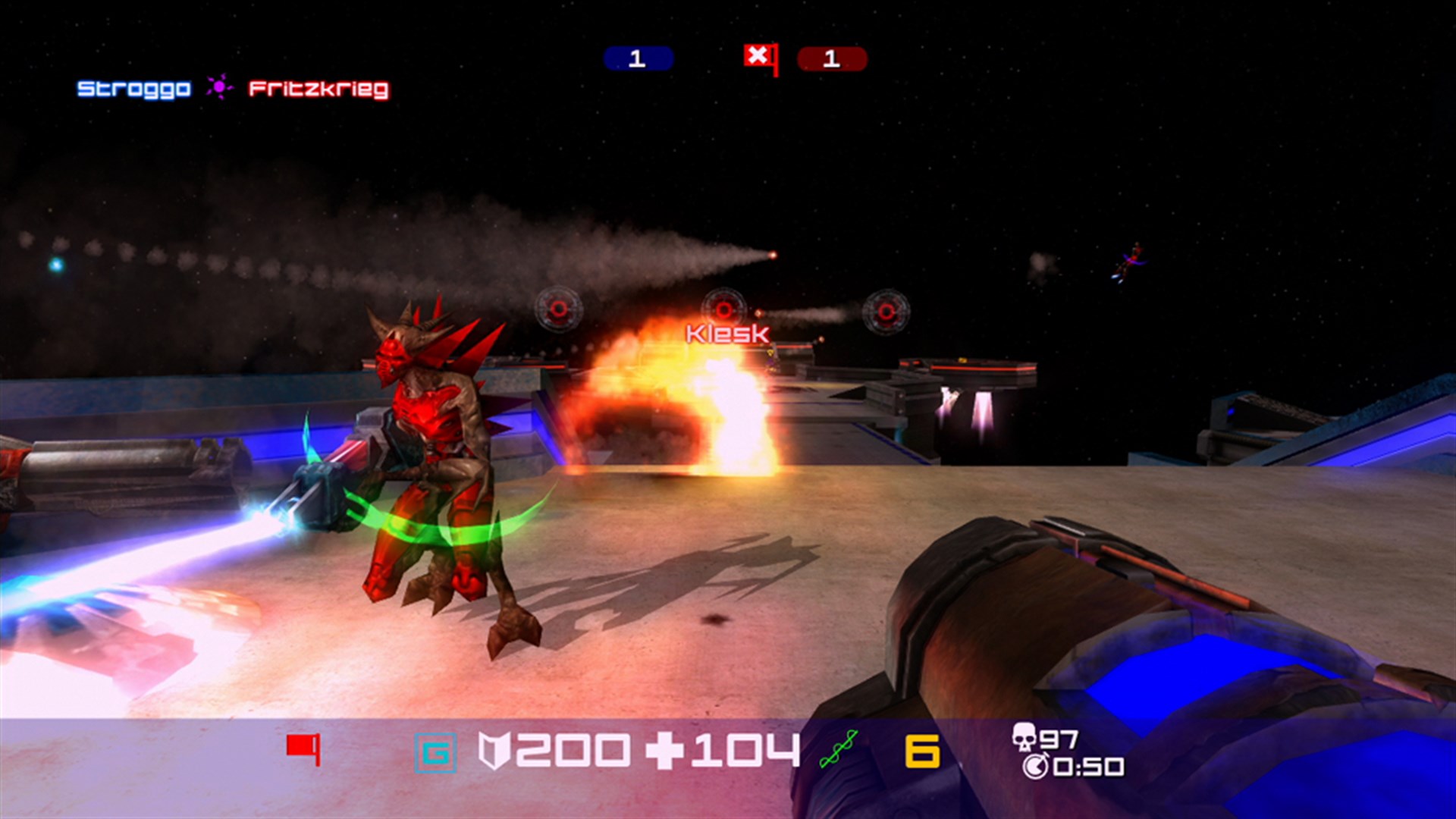
Task: Click the purple skull icon between player names
Action: click(218, 88)
